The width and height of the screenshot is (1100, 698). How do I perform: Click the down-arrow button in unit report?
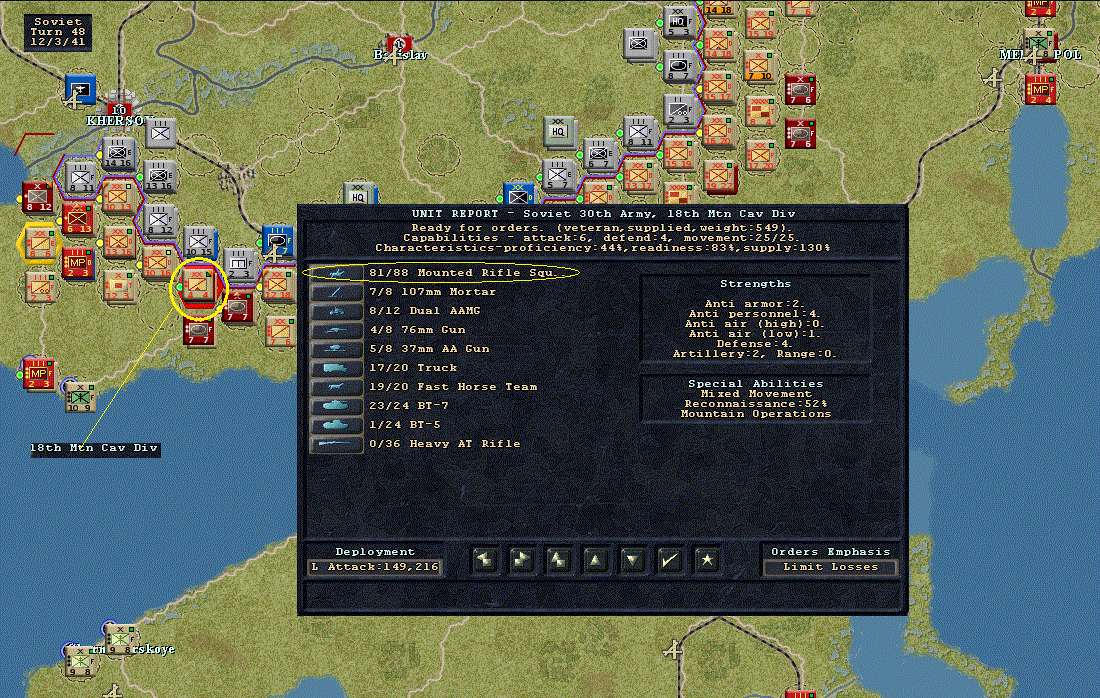pos(632,560)
